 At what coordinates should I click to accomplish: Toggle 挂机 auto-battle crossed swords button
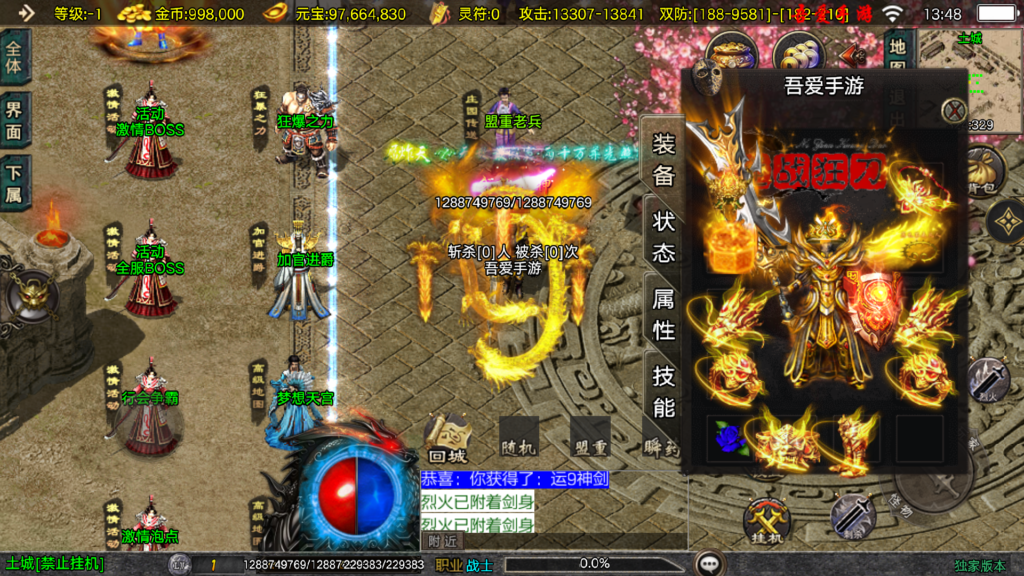coord(767,521)
